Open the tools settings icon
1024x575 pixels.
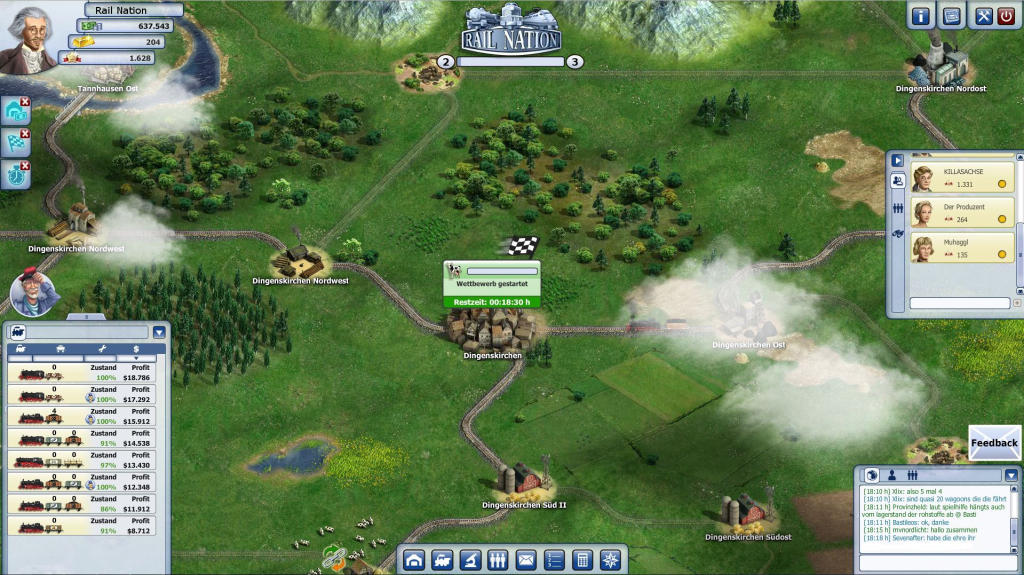(983, 16)
